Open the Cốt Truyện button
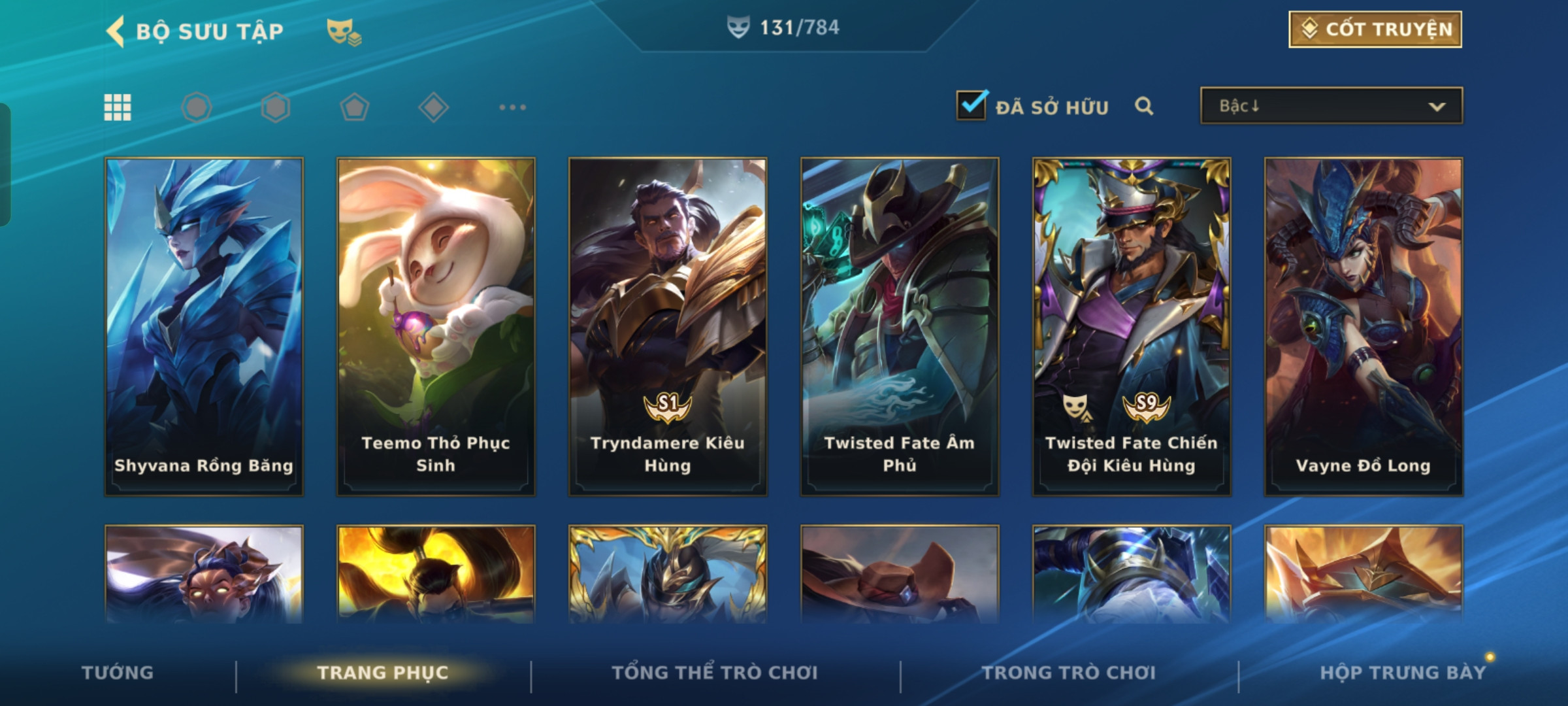1568x706 pixels. coord(1375,29)
